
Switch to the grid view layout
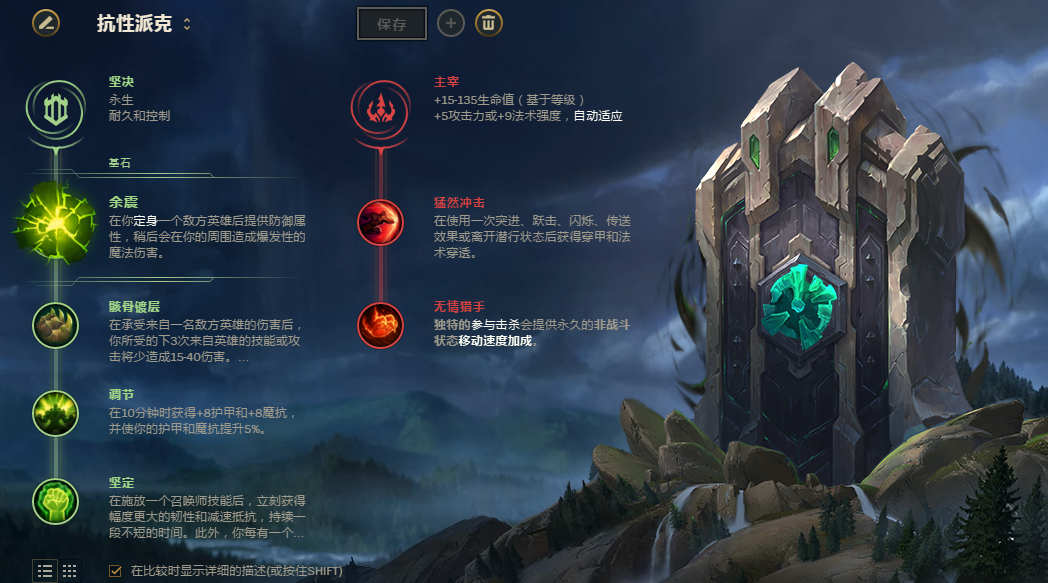(x=70, y=571)
